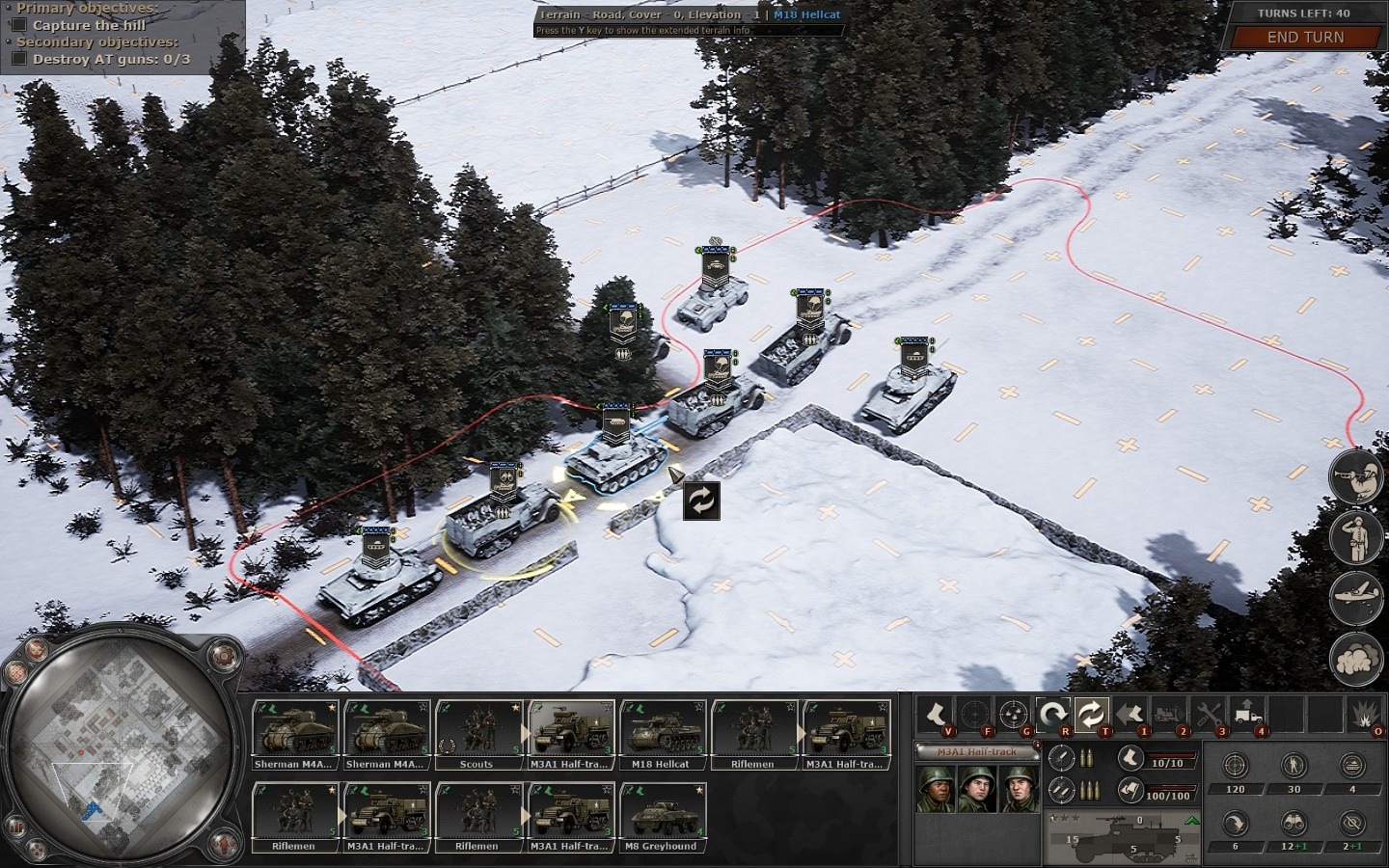Image resolution: width=1389 pixels, height=868 pixels.
Task: Select the wrench repair command
Action: [1209, 714]
